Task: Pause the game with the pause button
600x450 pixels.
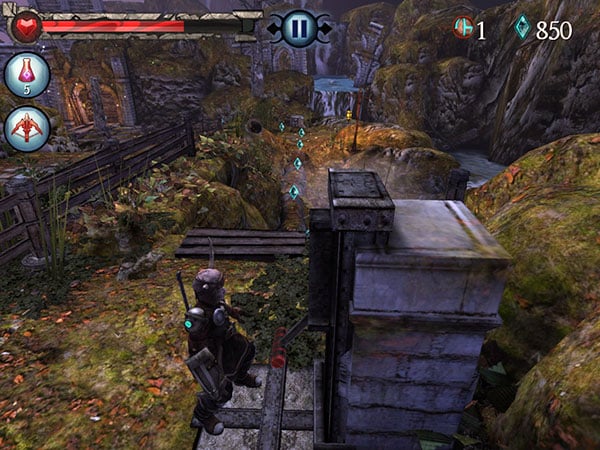Action: [x=298, y=27]
